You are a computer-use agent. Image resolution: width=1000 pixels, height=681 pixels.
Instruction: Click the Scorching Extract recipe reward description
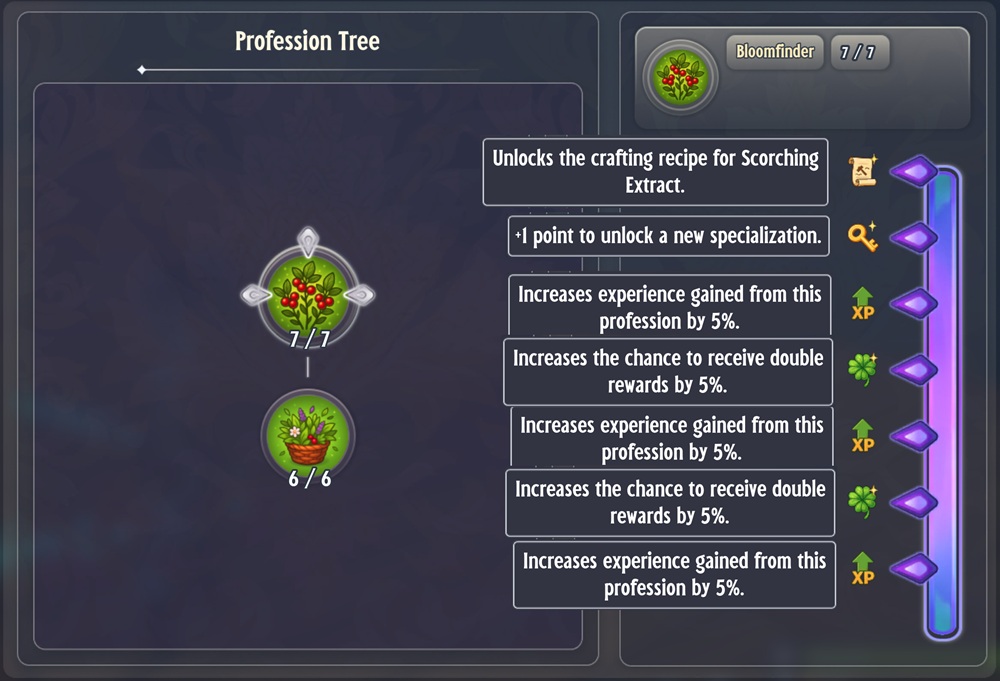(655, 172)
